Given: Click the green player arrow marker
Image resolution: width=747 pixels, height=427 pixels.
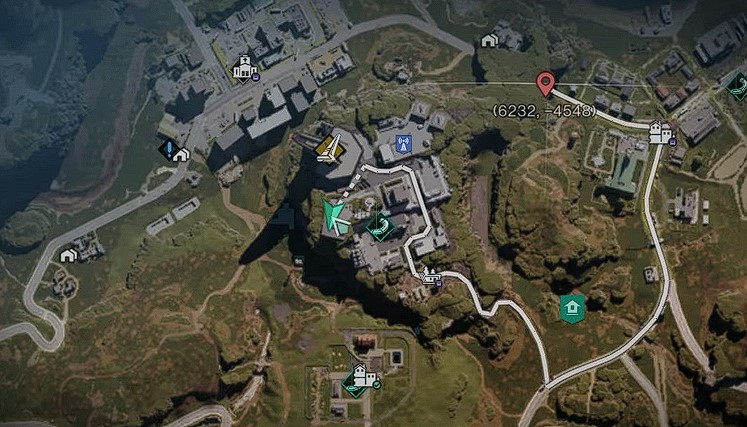Looking at the screenshot, I should (336, 217).
